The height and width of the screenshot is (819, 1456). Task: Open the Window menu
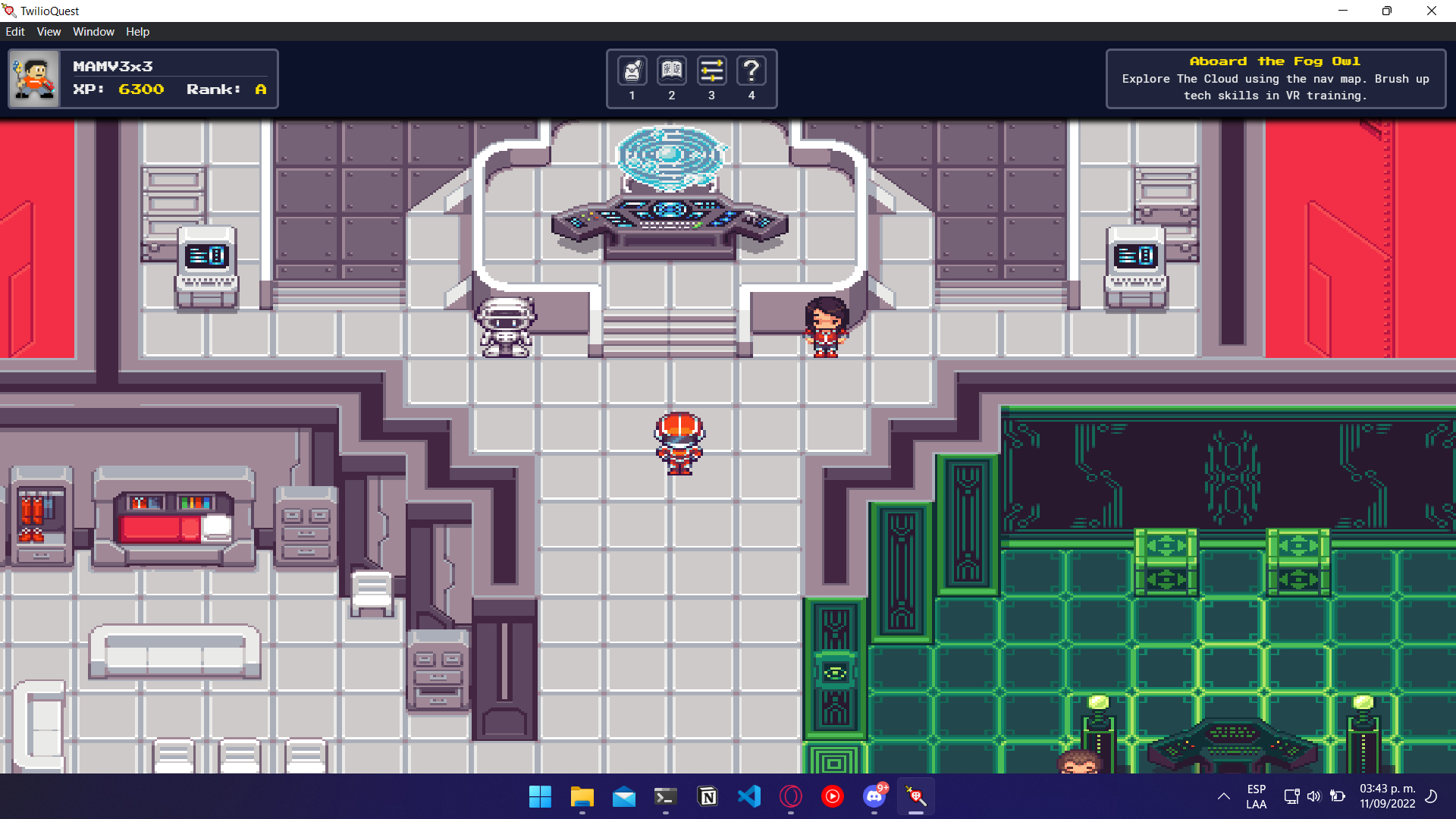click(93, 32)
